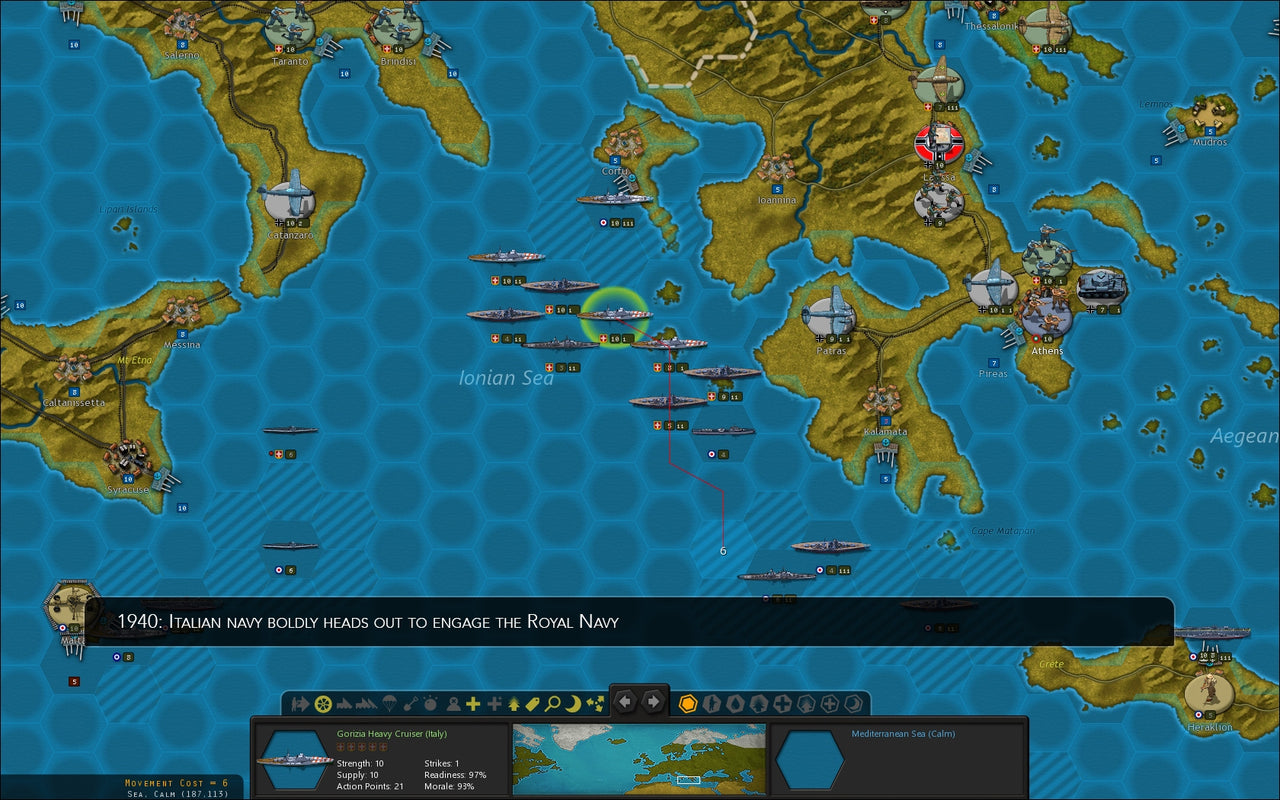Select the green unit upgrade icon
1280x800 pixels.
tap(513, 703)
